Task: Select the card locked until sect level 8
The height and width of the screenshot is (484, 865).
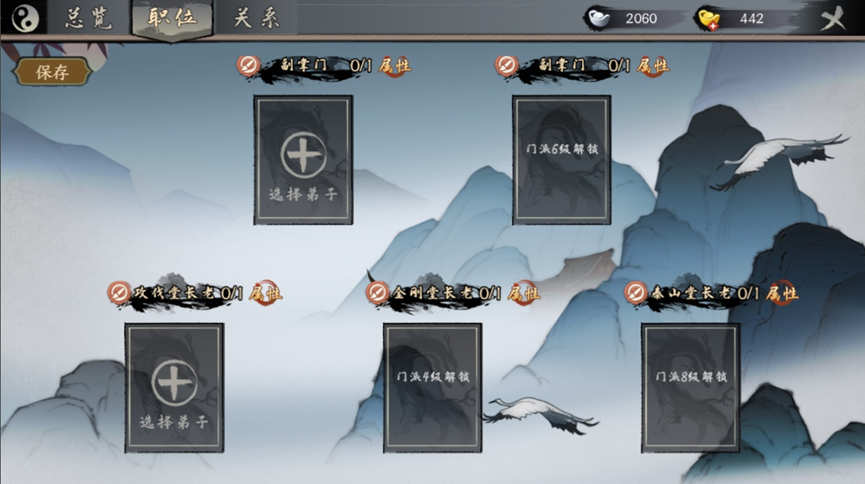Action: (x=690, y=387)
